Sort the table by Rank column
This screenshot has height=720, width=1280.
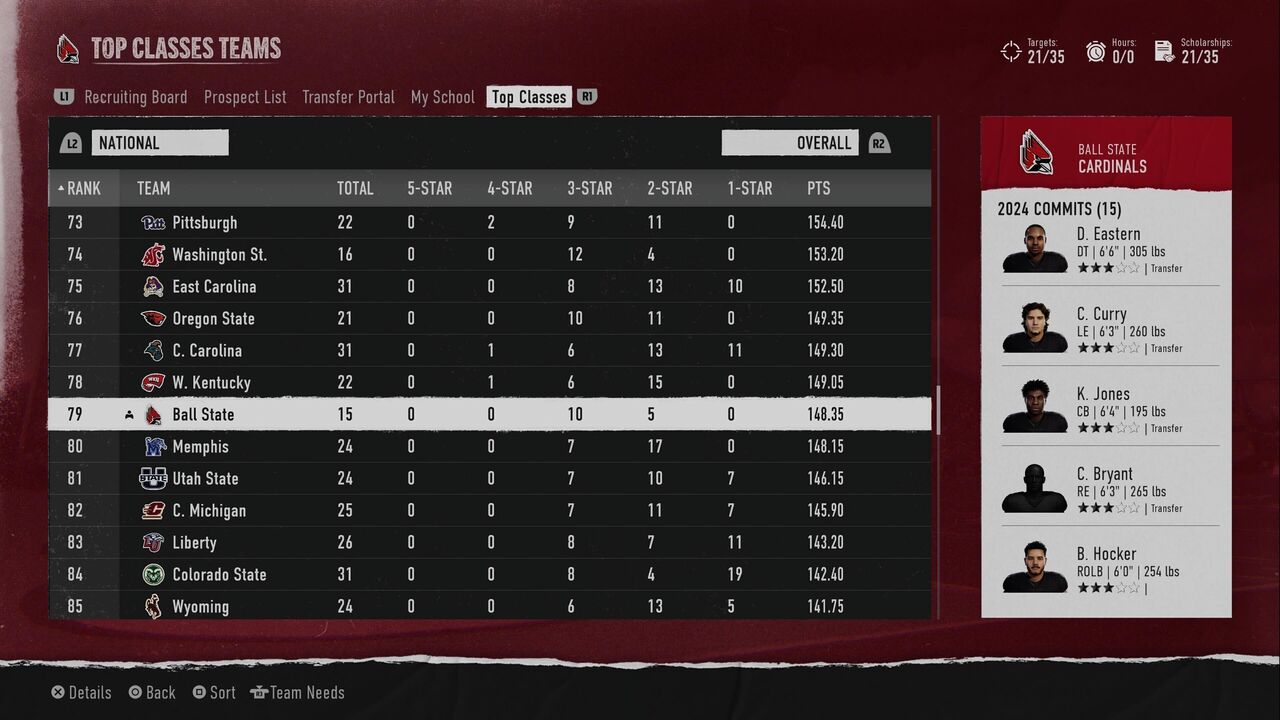[83, 188]
